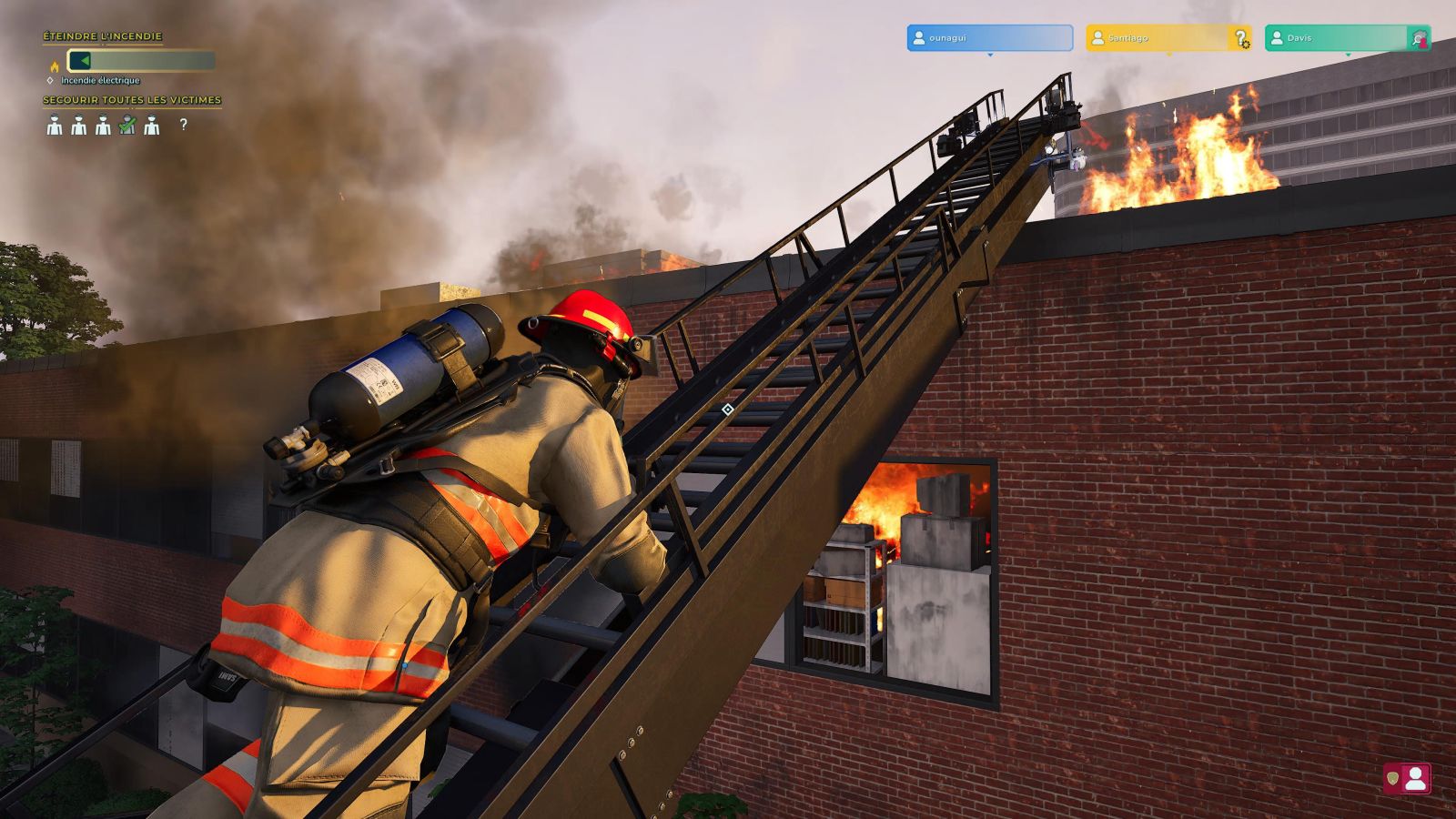This screenshot has width=1456, height=819.
Task: Select the 'Incendie électrique' sub-objective
Action: tap(100, 80)
